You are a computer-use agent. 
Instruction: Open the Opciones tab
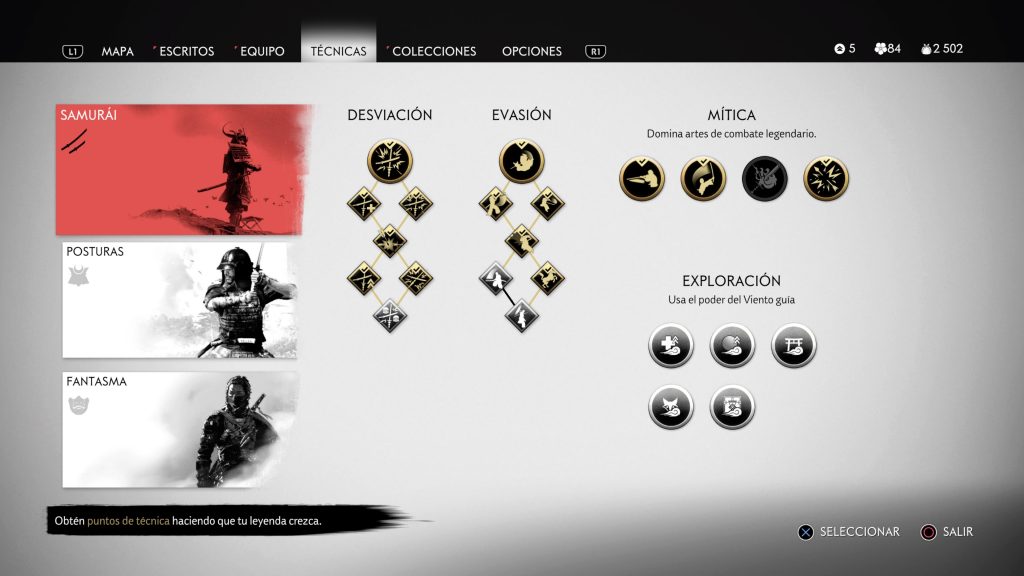[532, 51]
